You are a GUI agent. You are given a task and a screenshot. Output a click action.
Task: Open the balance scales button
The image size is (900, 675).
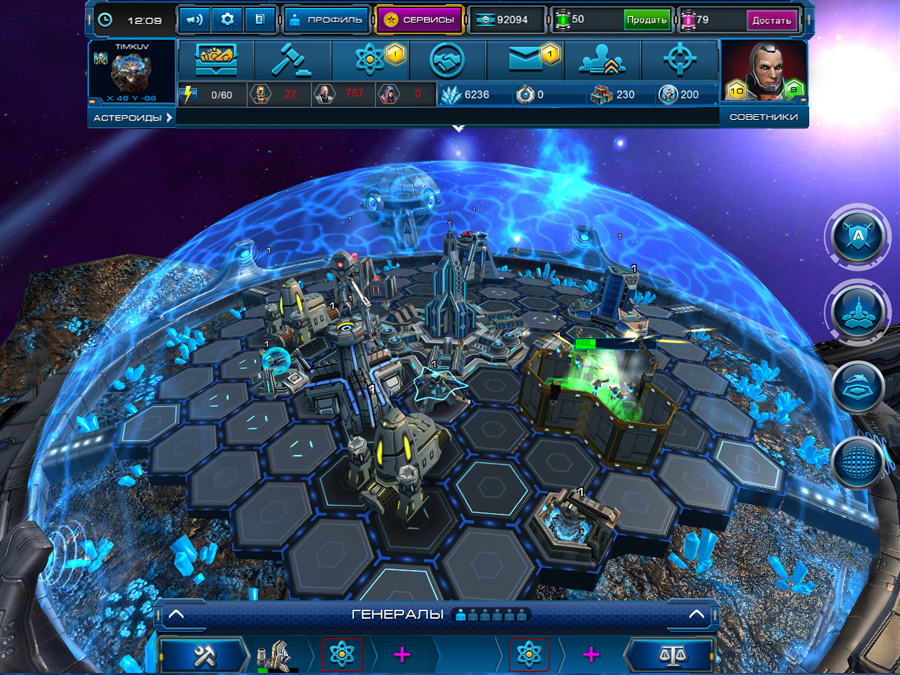pos(669,656)
